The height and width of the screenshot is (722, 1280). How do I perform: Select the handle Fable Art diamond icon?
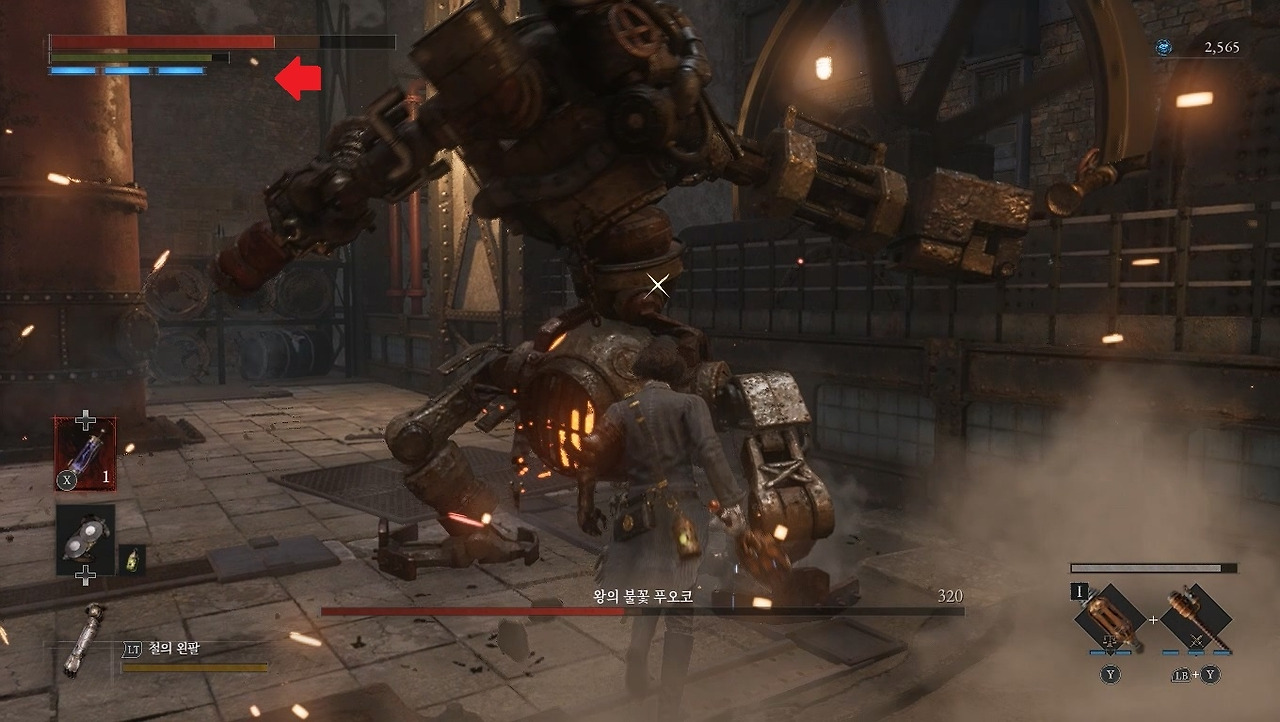(x=1196, y=619)
